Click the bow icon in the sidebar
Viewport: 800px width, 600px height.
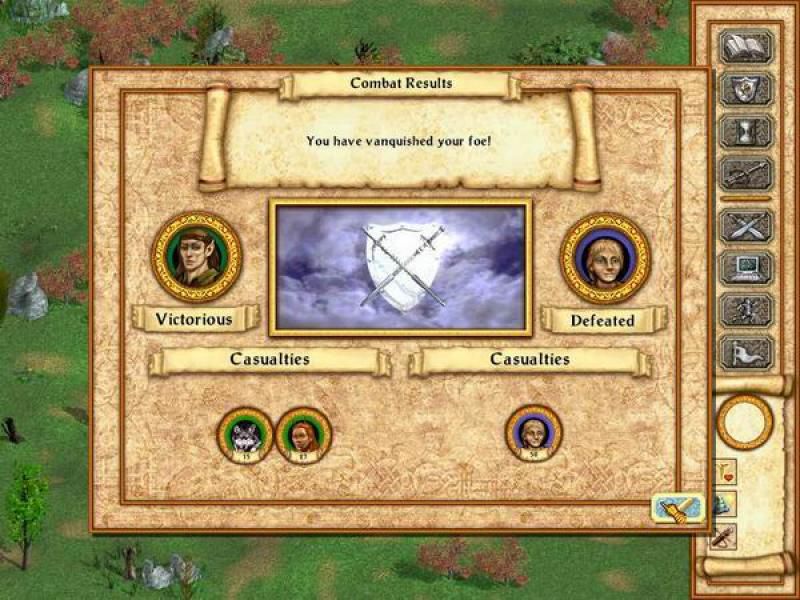[x=723, y=536]
